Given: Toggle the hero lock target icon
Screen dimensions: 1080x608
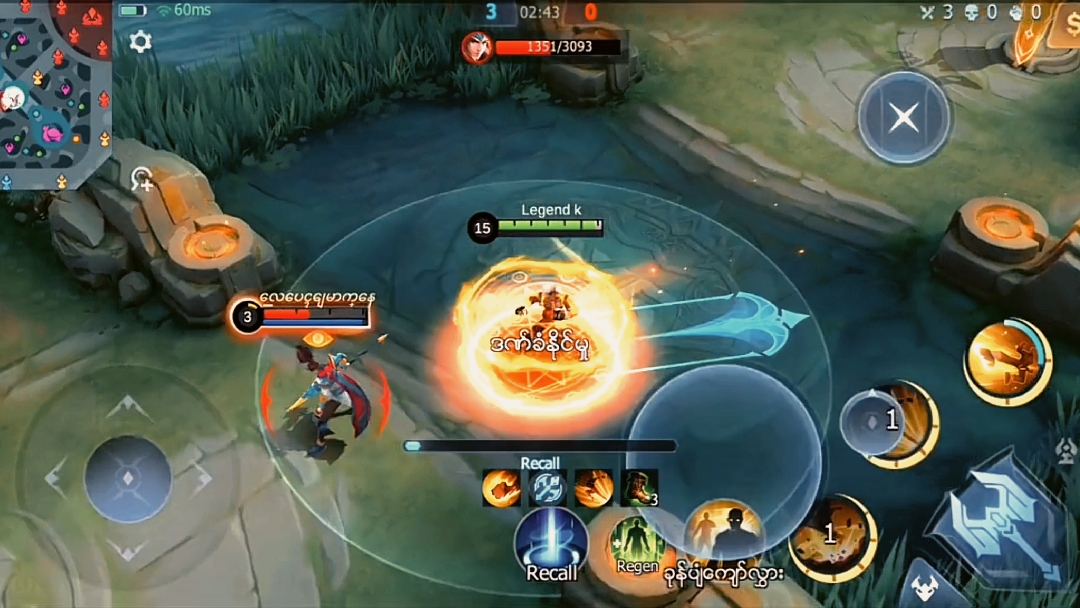Looking at the screenshot, I should [x=141, y=180].
